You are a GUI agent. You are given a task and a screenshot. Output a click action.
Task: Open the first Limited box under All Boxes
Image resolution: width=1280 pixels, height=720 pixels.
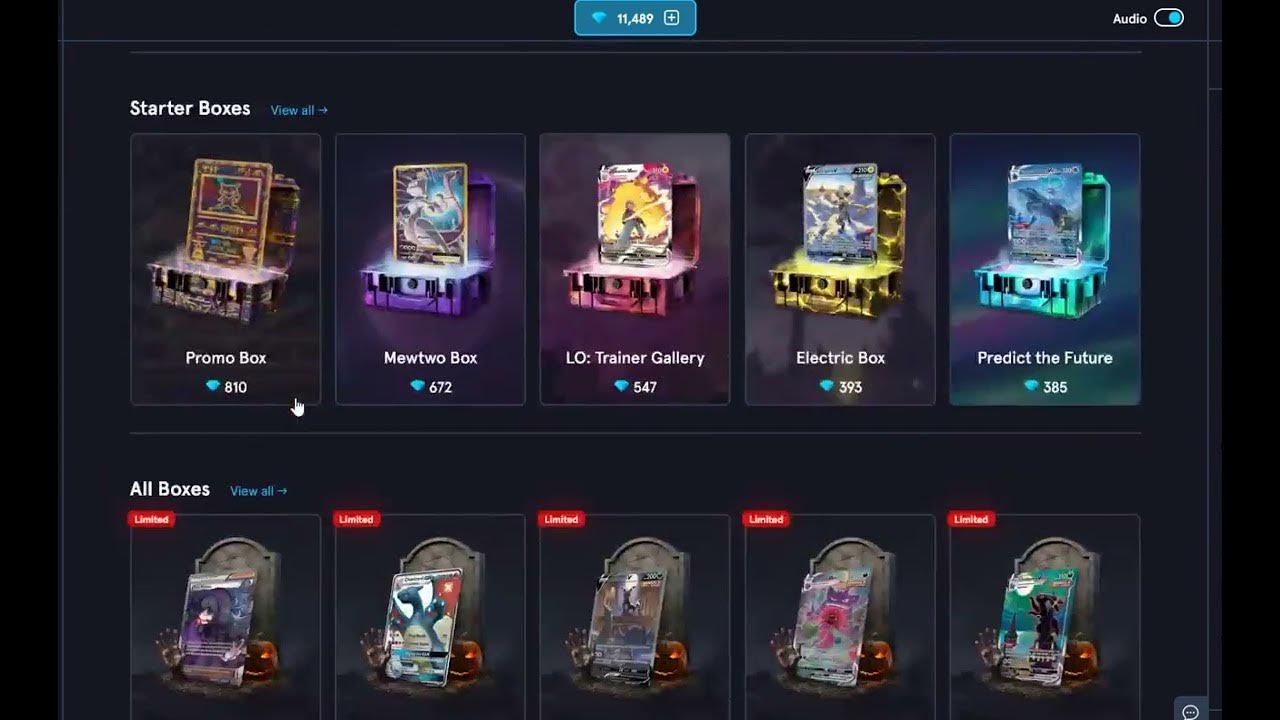tap(225, 620)
